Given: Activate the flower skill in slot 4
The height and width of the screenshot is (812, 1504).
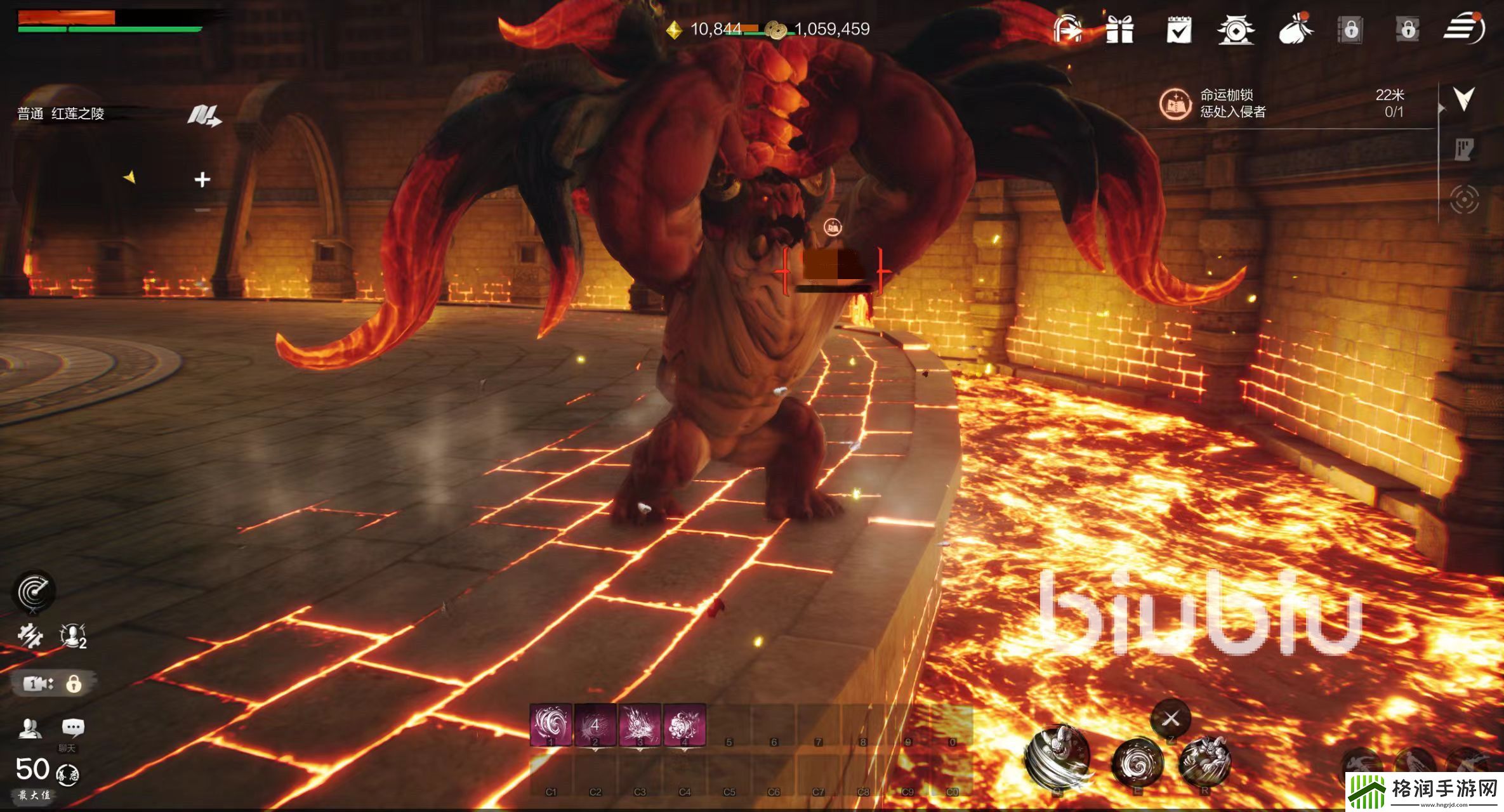Looking at the screenshot, I should [x=684, y=724].
